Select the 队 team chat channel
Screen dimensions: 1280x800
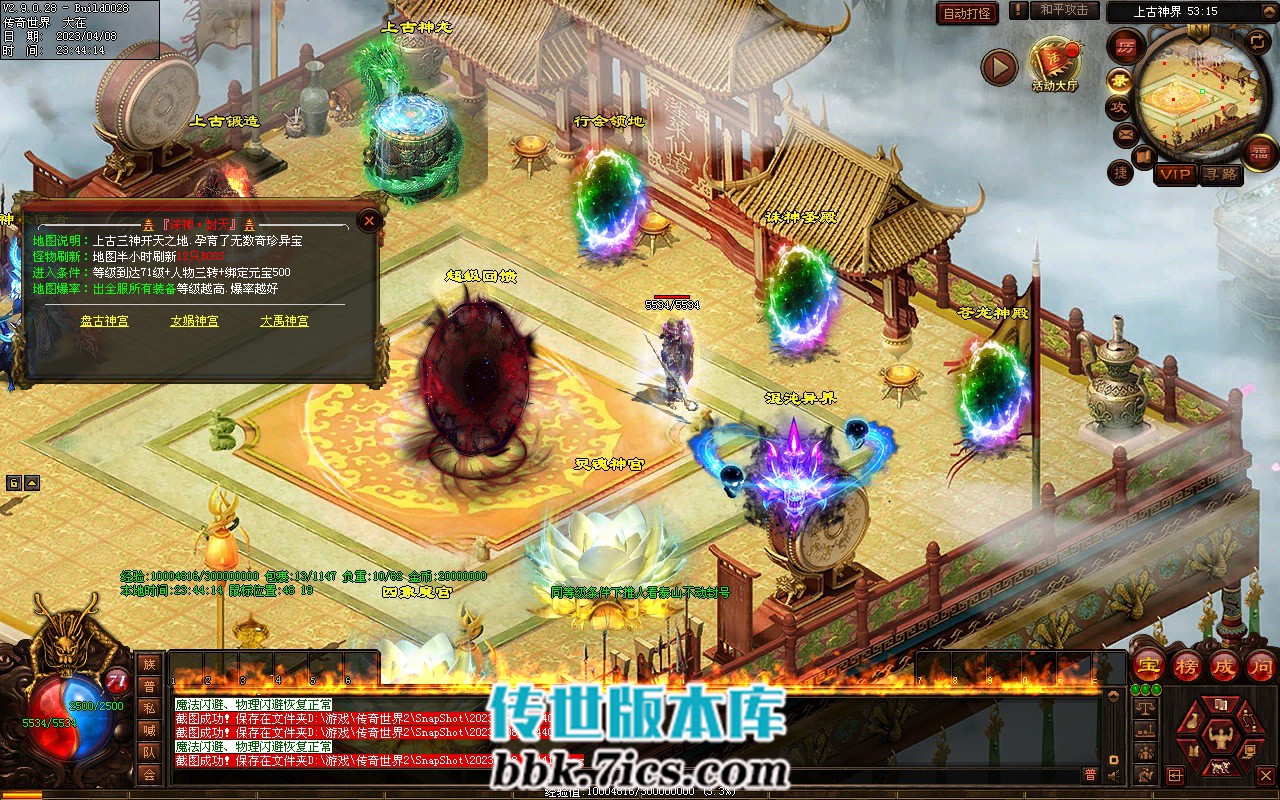[149, 752]
